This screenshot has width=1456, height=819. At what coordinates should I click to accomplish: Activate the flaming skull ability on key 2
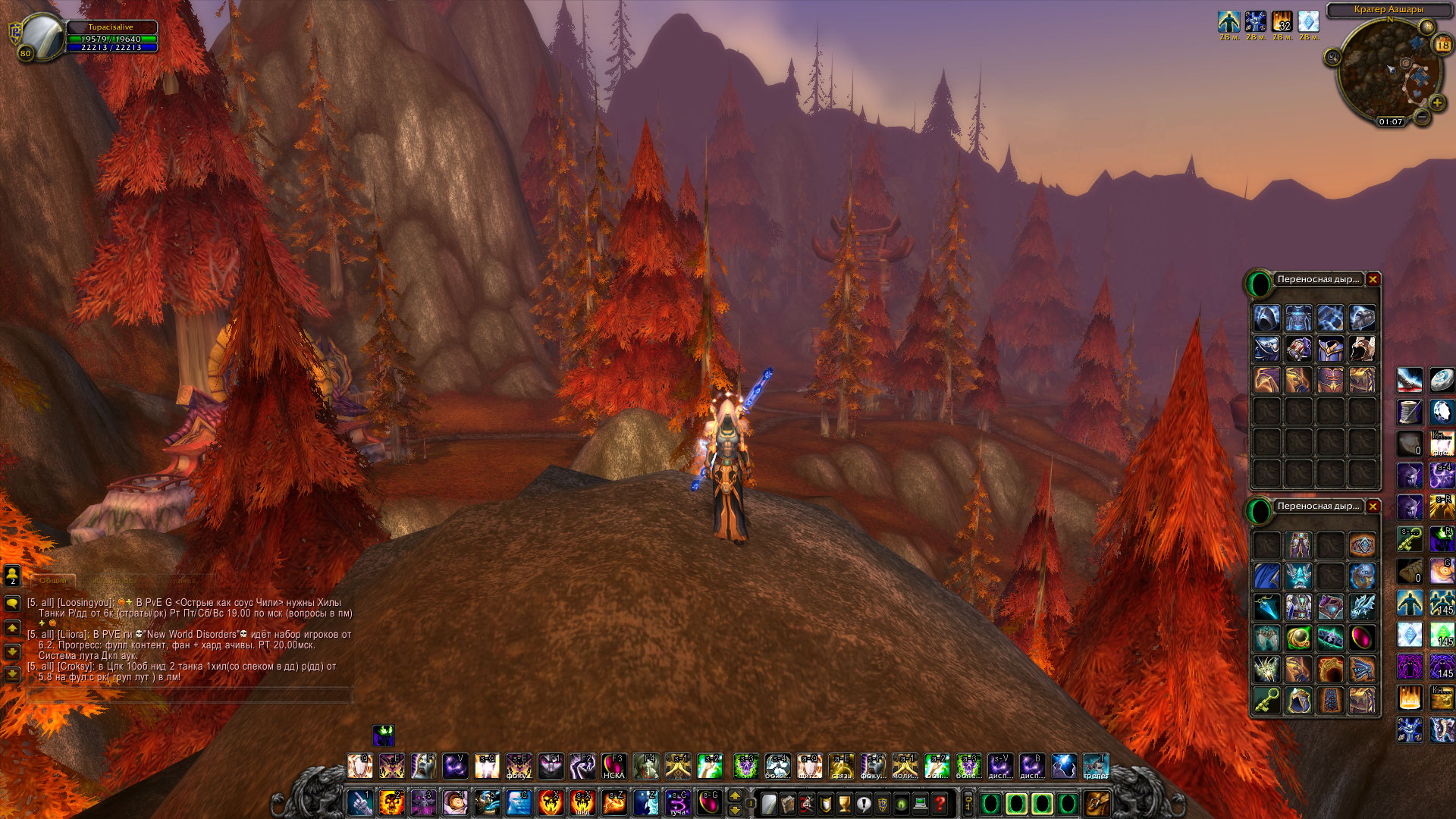[x=391, y=802]
